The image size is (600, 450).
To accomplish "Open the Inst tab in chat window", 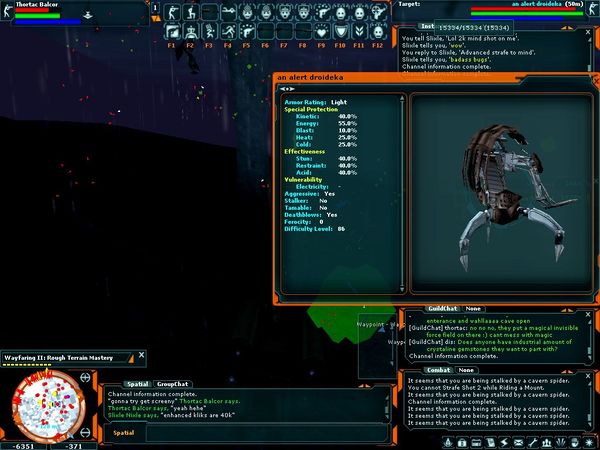I will tap(427, 26).
